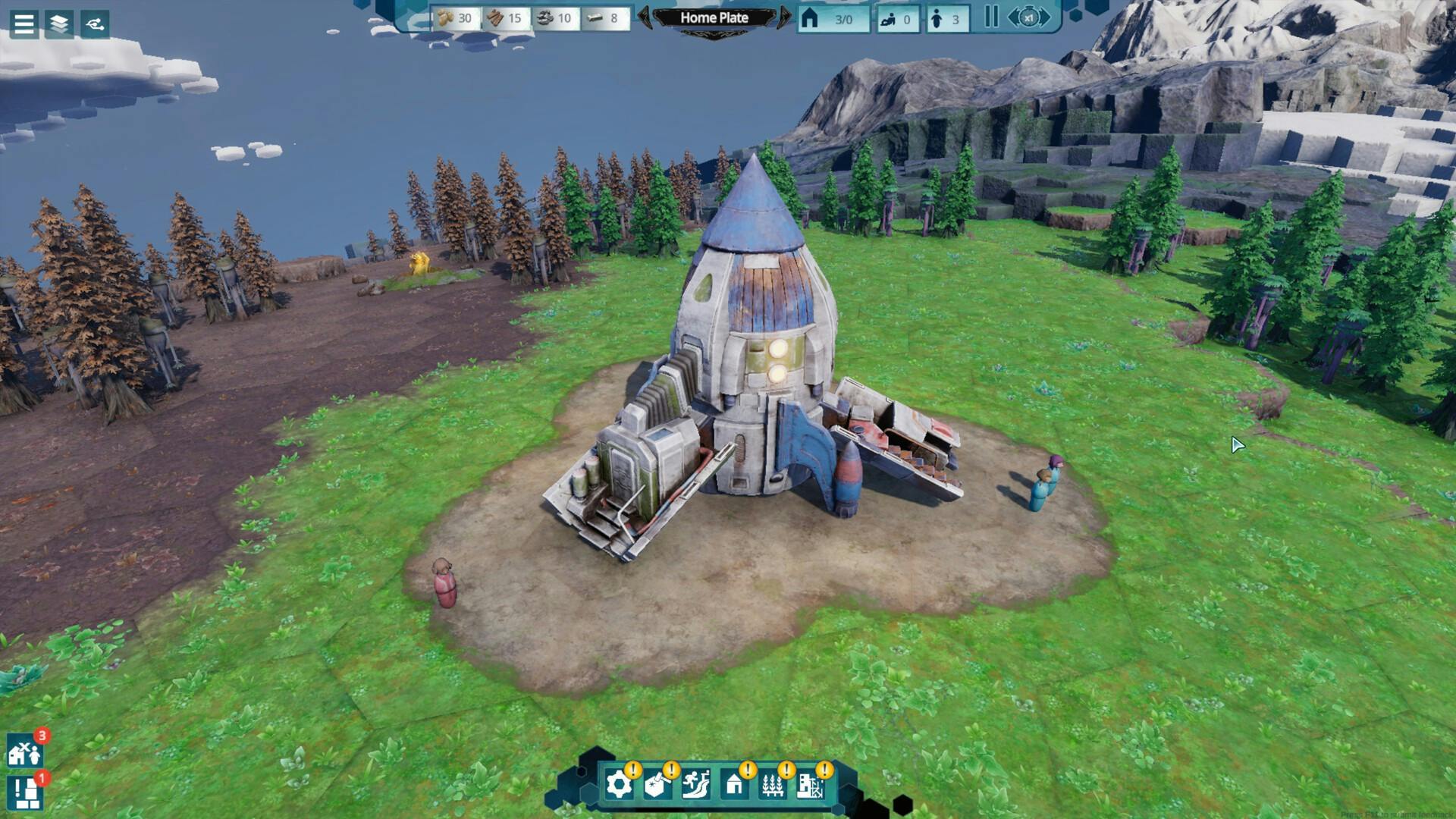
Task: Choose the house building category
Action: (734, 785)
